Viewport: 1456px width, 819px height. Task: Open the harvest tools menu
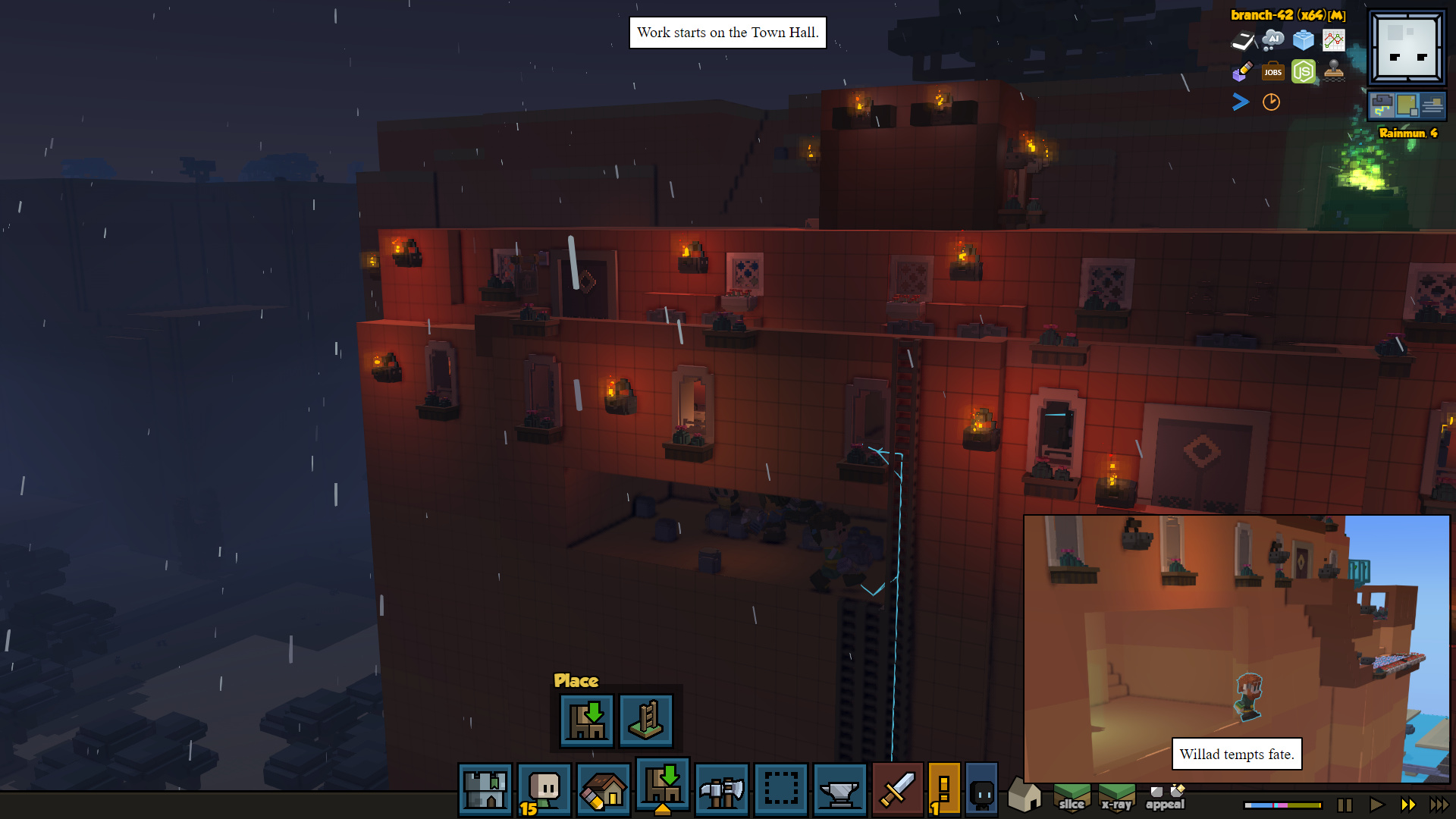click(x=721, y=789)
